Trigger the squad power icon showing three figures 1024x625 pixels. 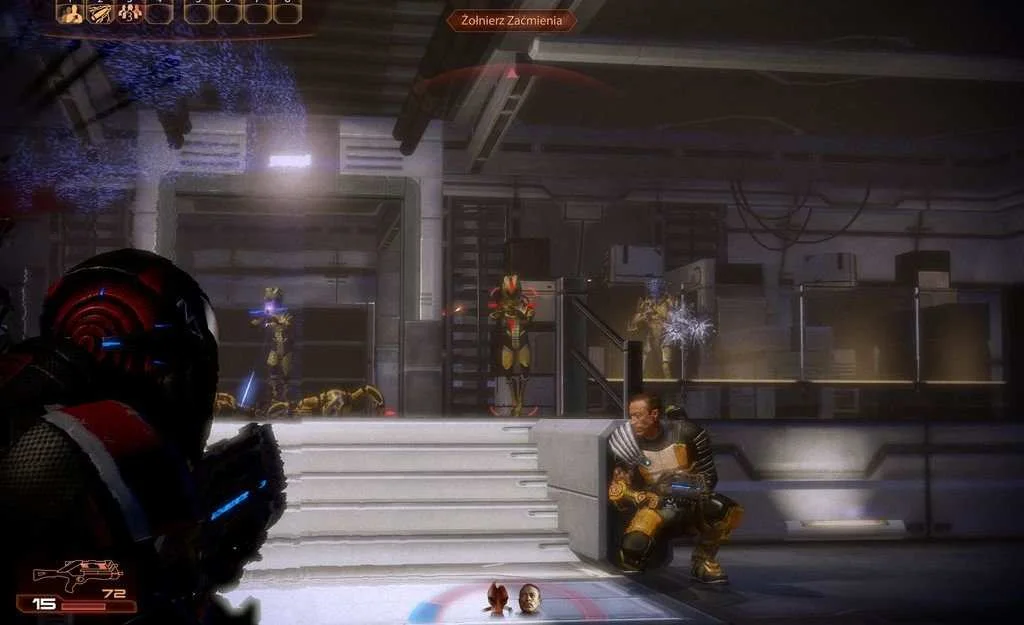pos(129,13)
